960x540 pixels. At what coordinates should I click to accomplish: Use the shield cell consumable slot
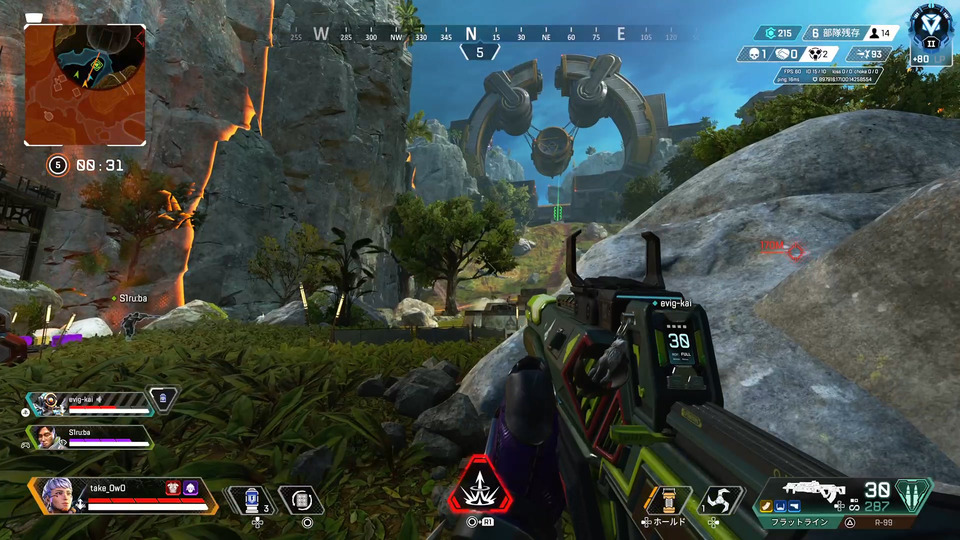(x=252, y=499)
